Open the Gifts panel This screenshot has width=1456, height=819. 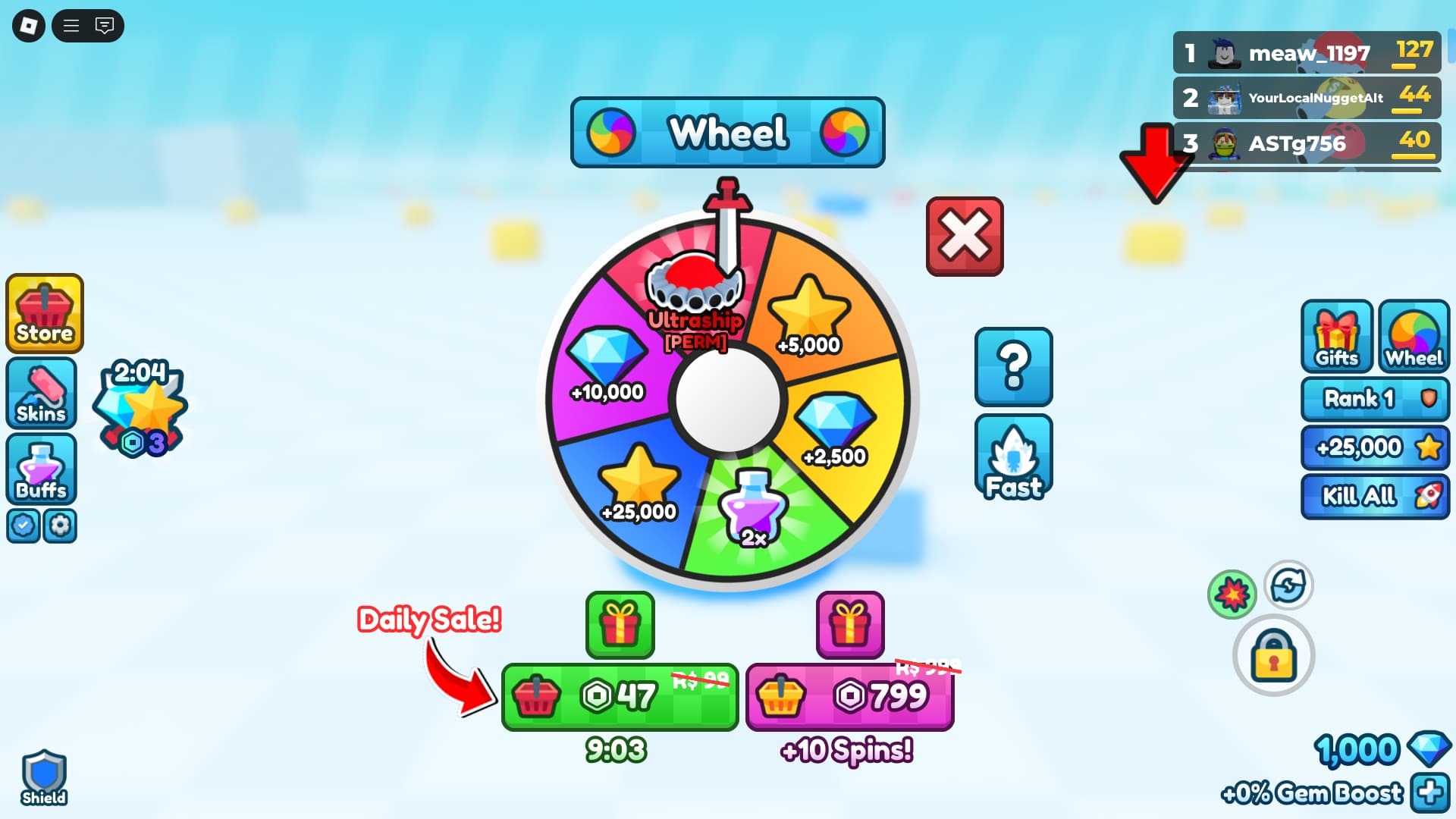pyautogui.click(x=1335, y=337)
